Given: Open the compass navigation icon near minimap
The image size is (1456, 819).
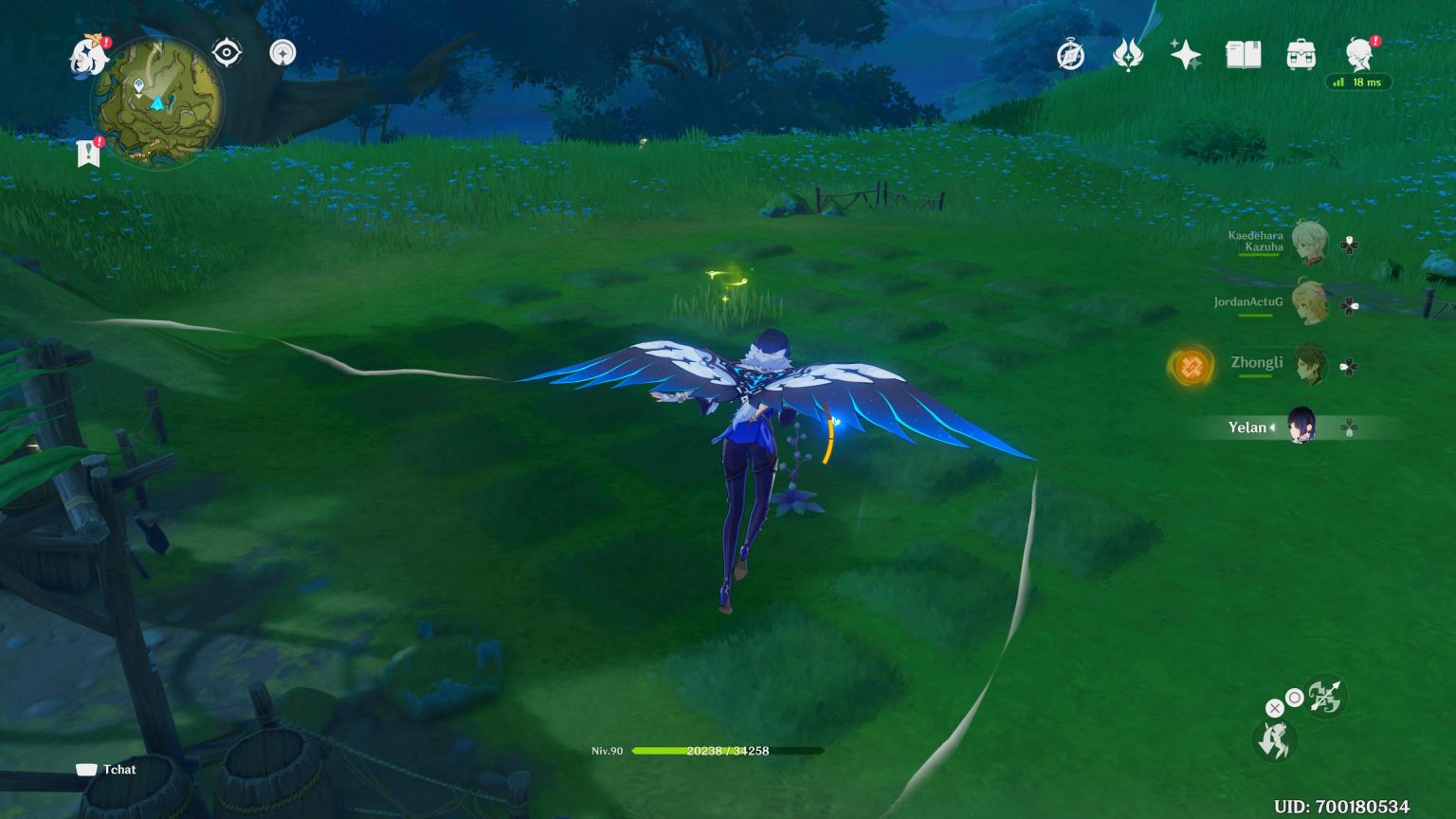Looking at the screenshot, I should (282, 53).
